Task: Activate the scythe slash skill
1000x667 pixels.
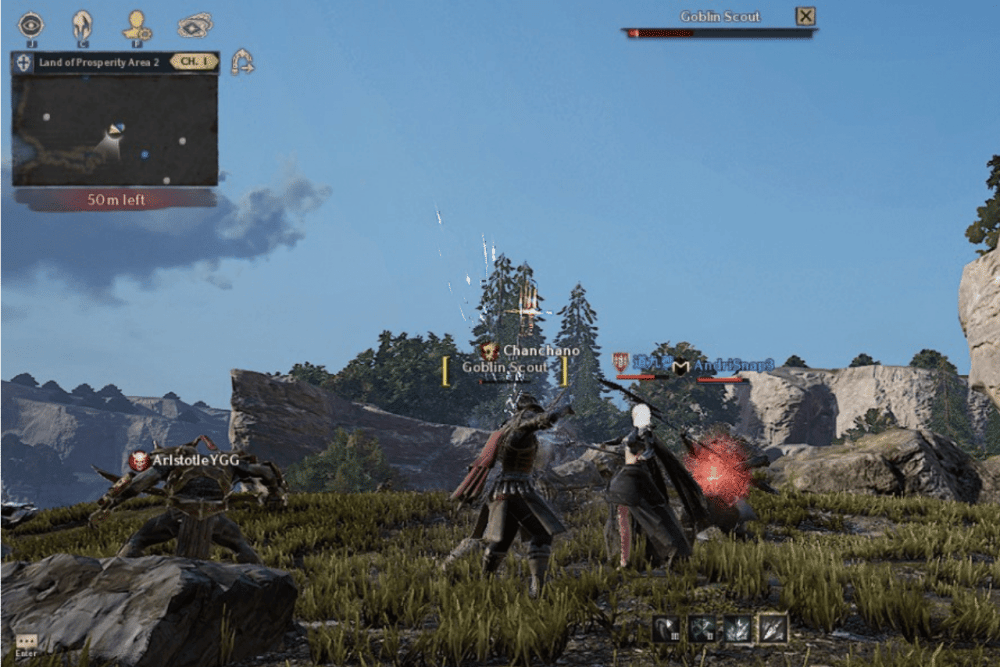Action: click(666, 628)
